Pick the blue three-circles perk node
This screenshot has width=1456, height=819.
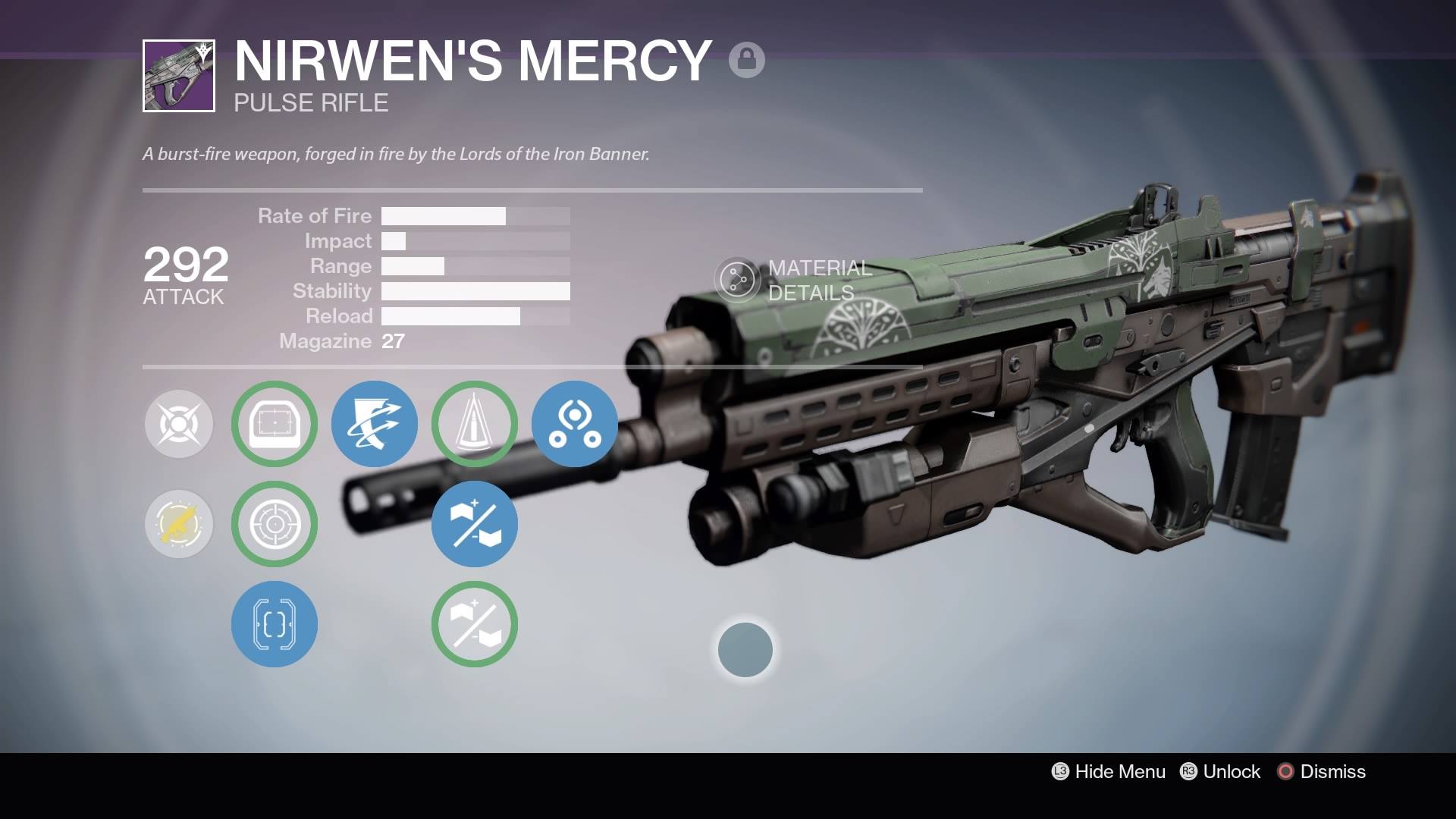575,424
